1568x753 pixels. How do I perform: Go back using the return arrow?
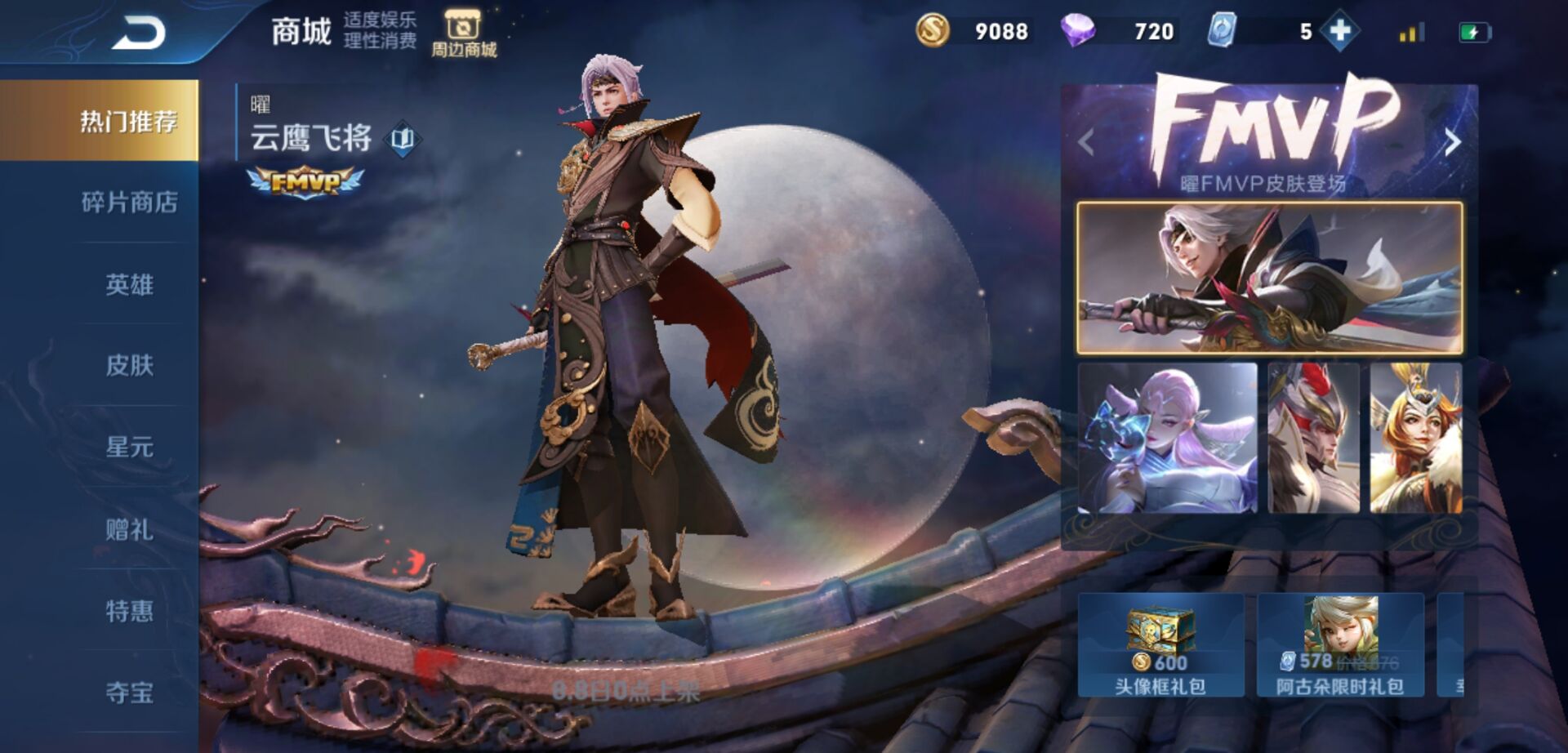pos(139,33)
